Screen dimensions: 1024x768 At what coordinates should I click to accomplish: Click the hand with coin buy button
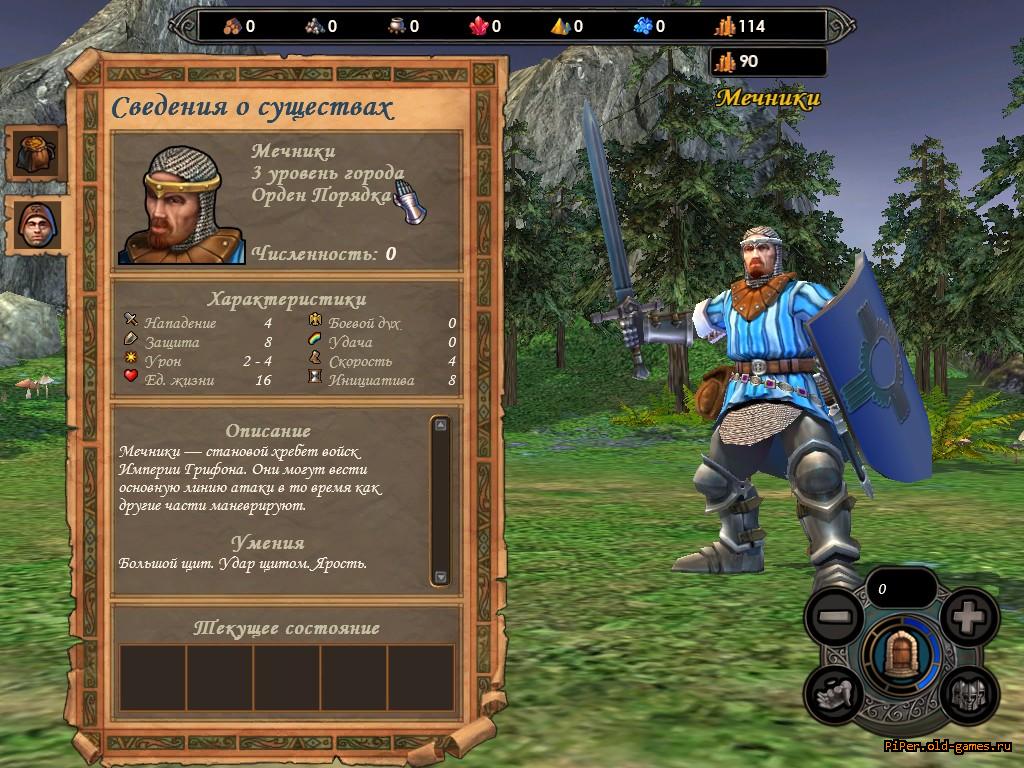point(834,692)
